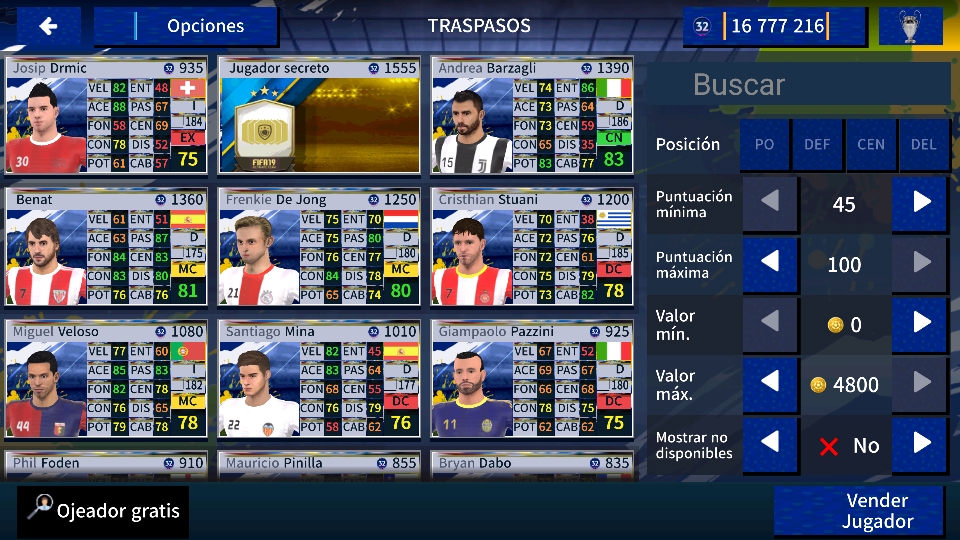Click the Buscar search field

pos(798,85)
